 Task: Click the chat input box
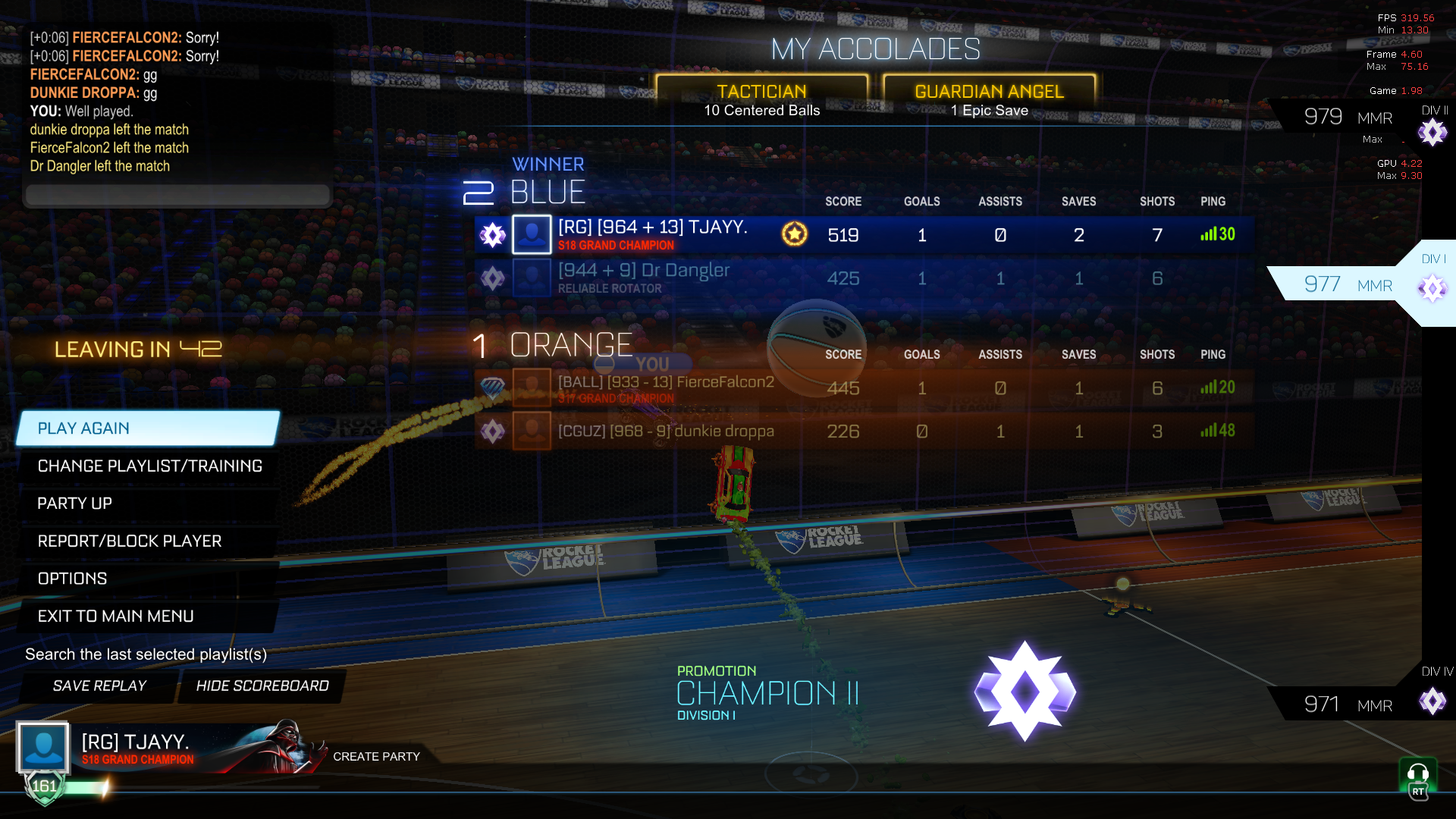[x=177, y=195]
